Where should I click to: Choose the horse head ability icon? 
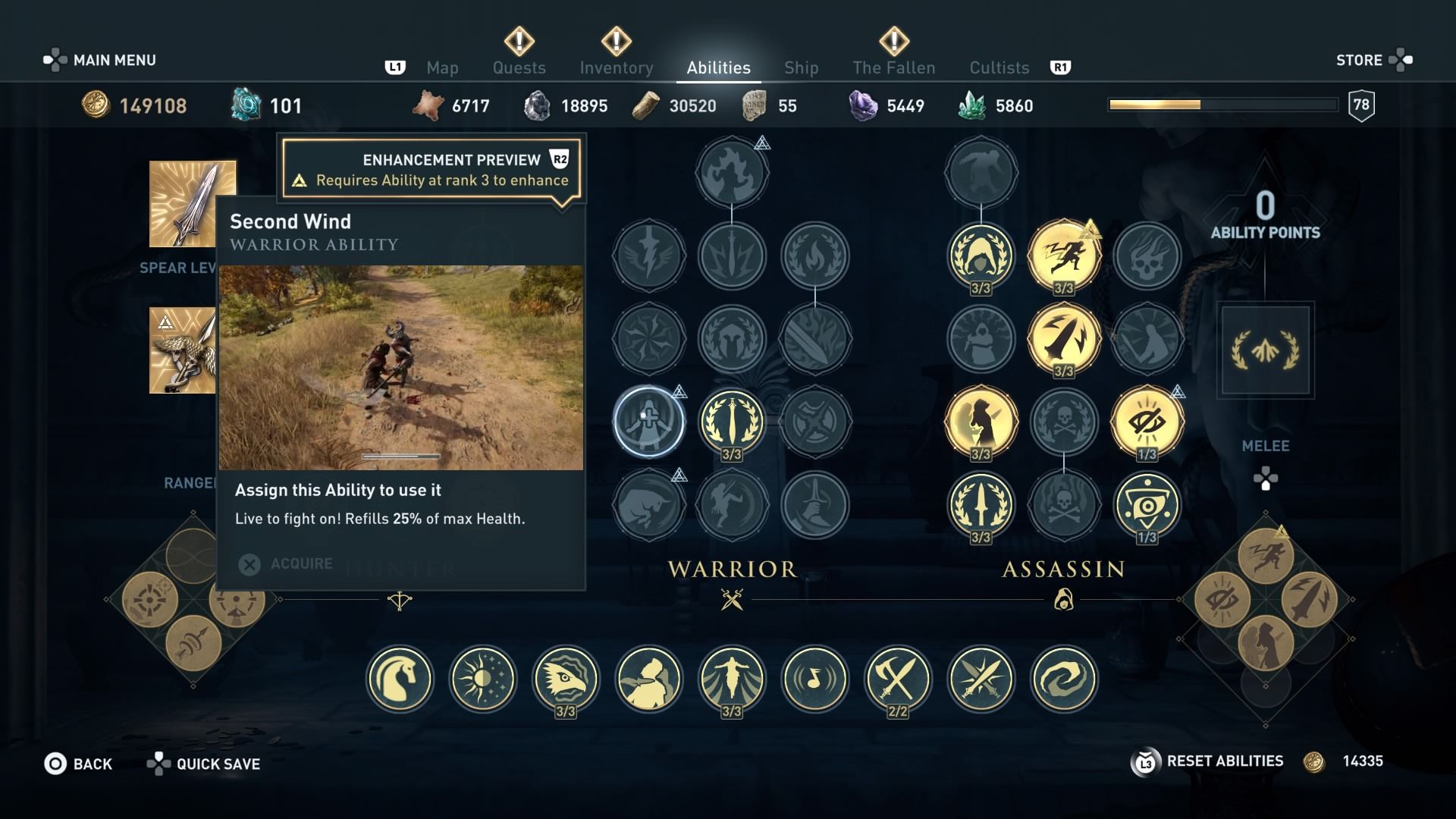pyautogui.click(x=400, y=679)
